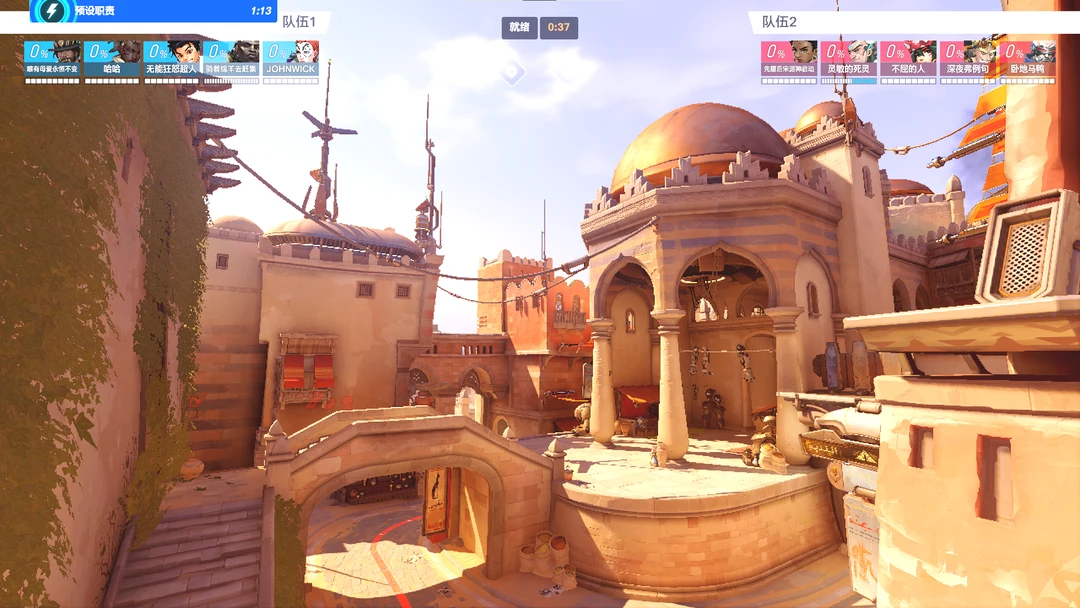Choose the 深夜弗例句 player card
The width and height of the screenshot is (1080, 608).
pos(968,58)
